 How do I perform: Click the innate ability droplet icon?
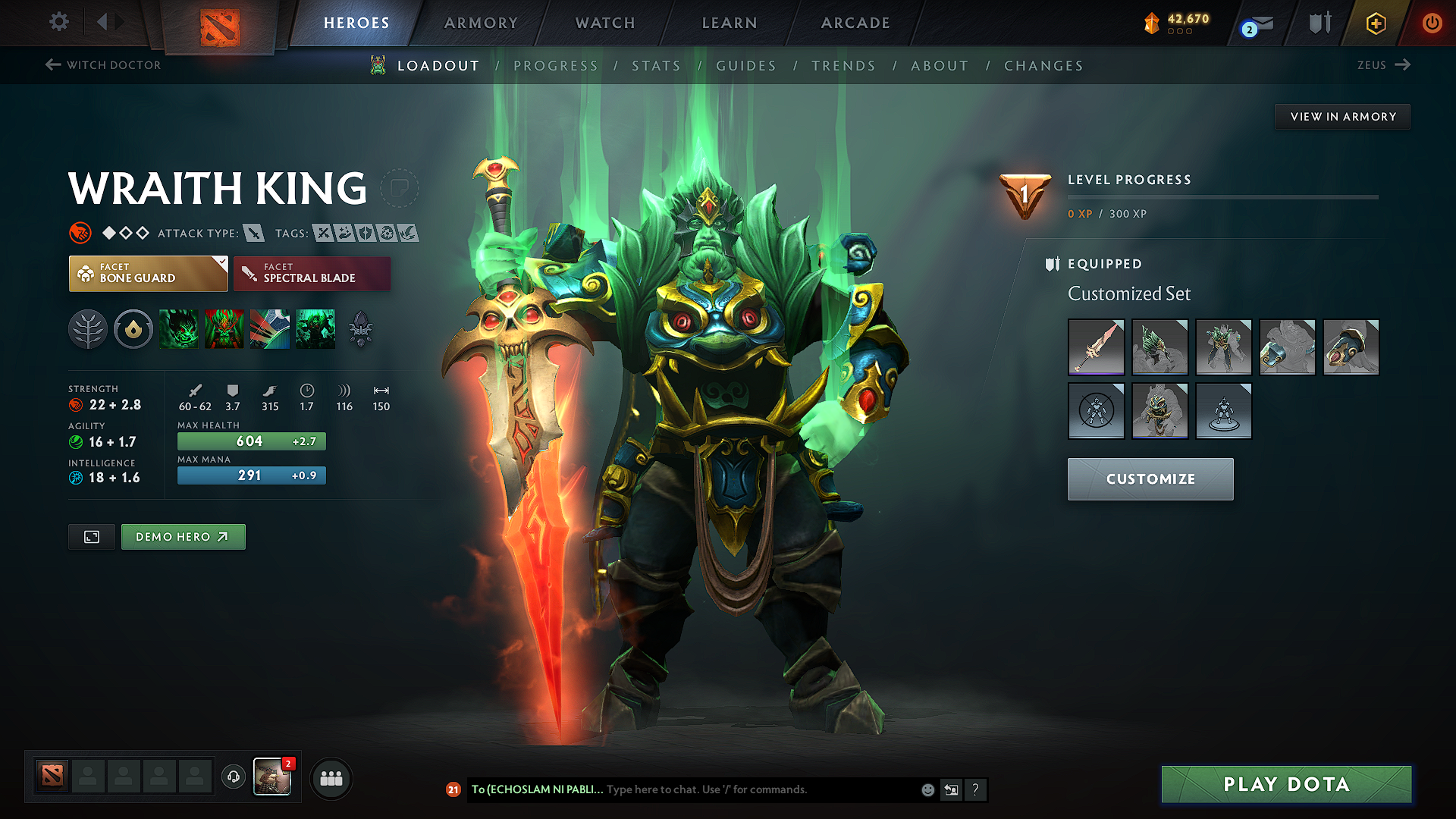(x=133, y=329)
